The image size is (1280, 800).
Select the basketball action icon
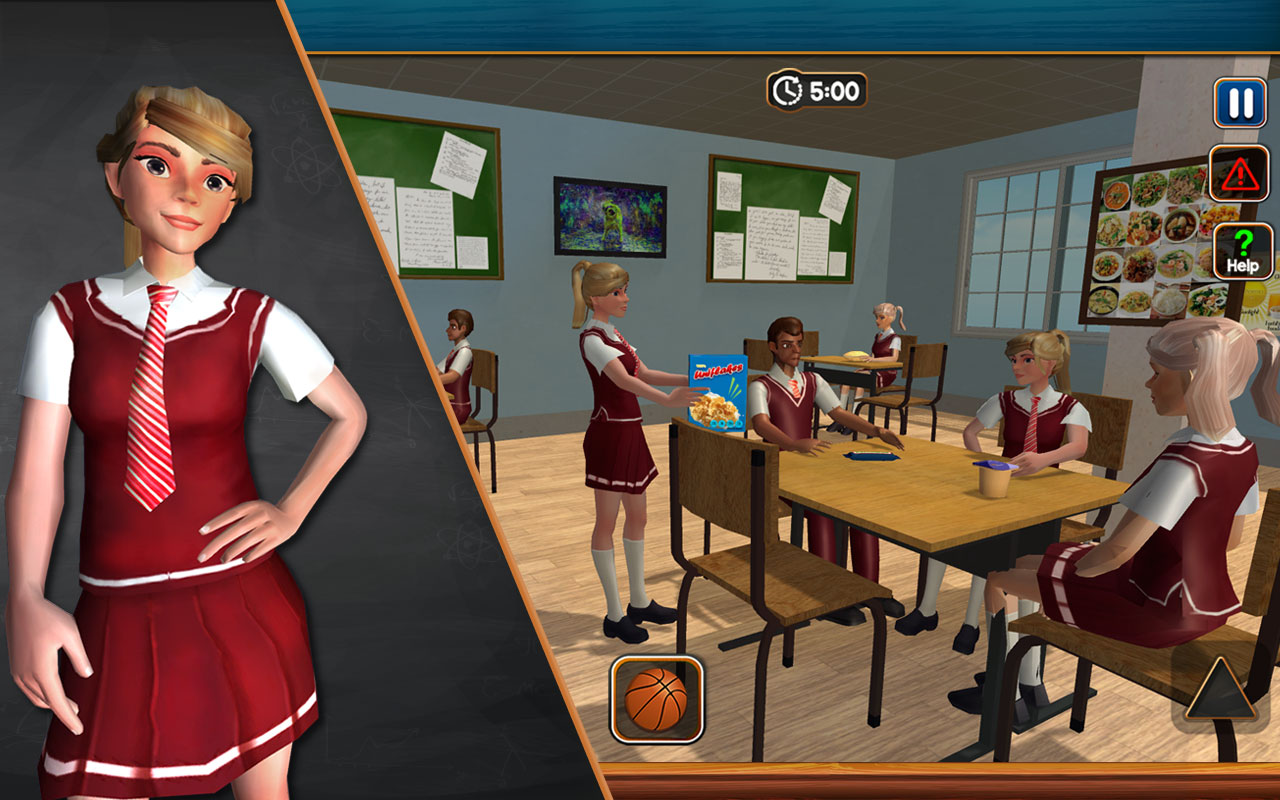(x=654, y=699)
